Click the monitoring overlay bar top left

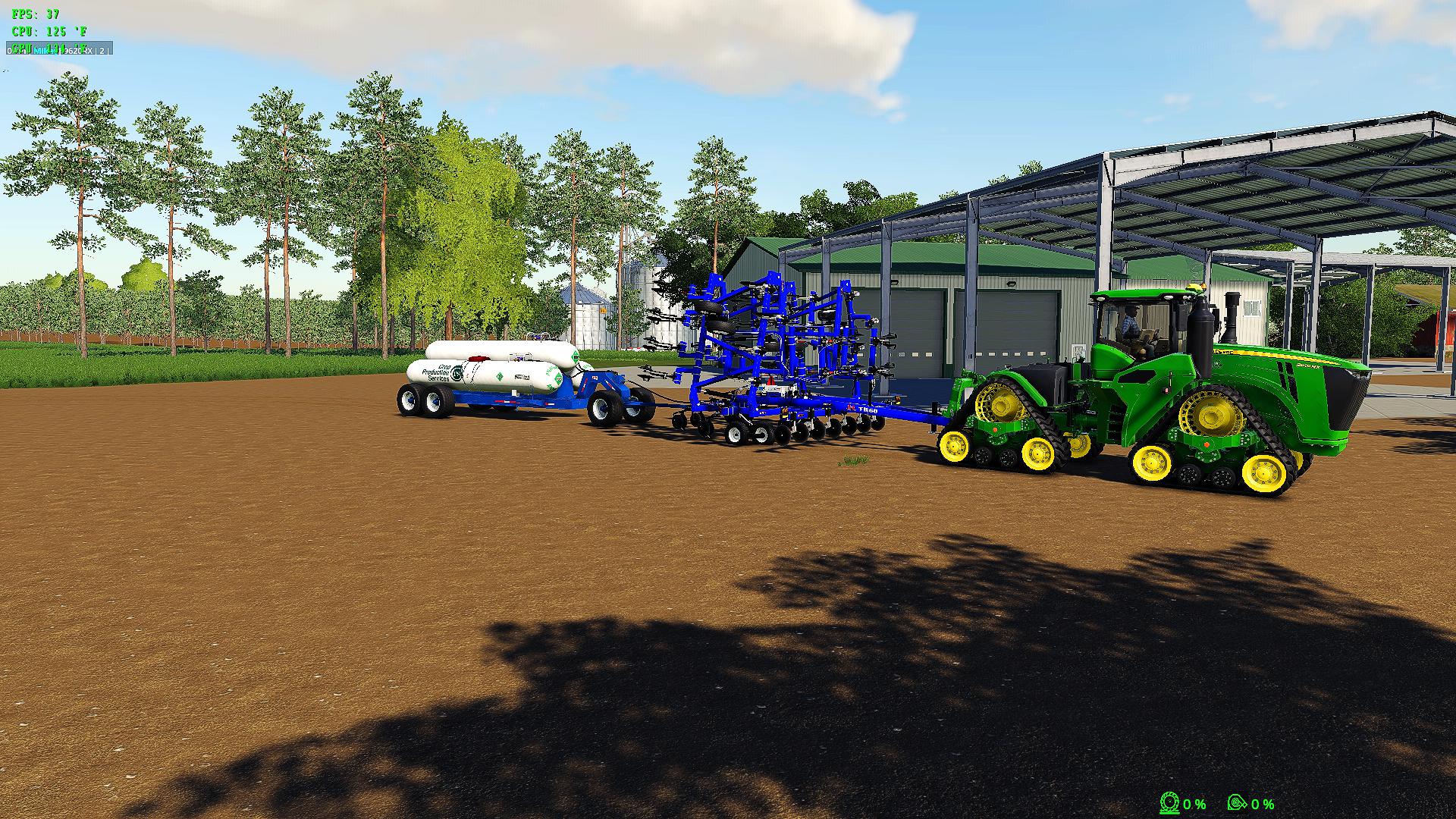tap(61, 49)
